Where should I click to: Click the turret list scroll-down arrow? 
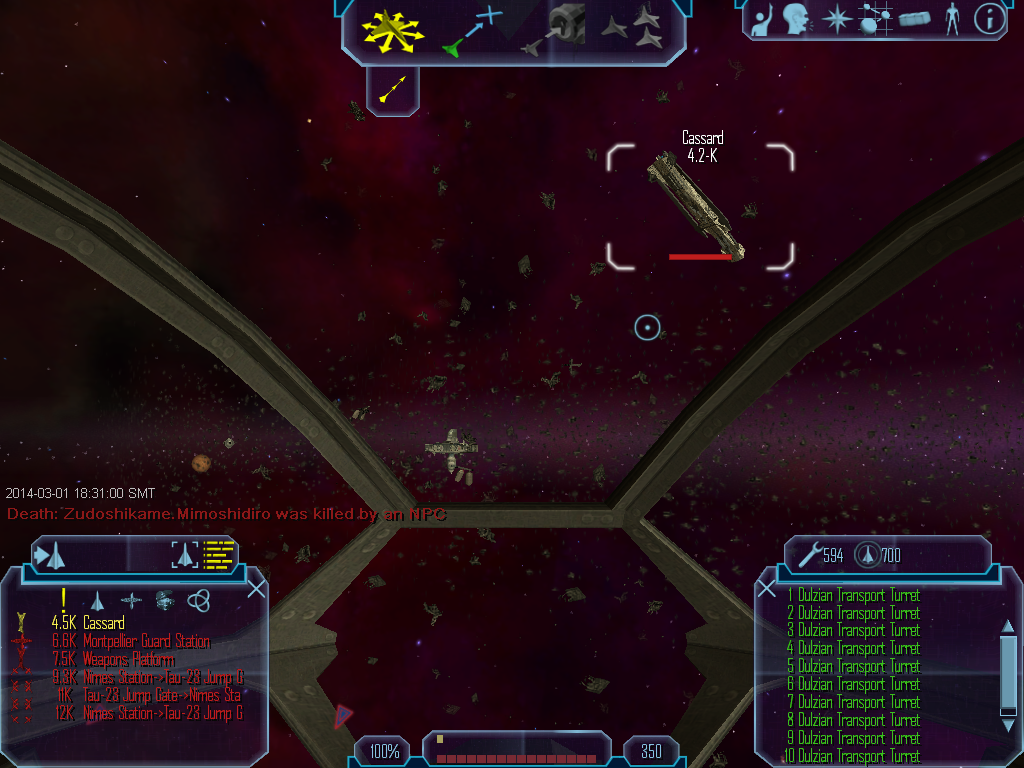coord(1007,726)
